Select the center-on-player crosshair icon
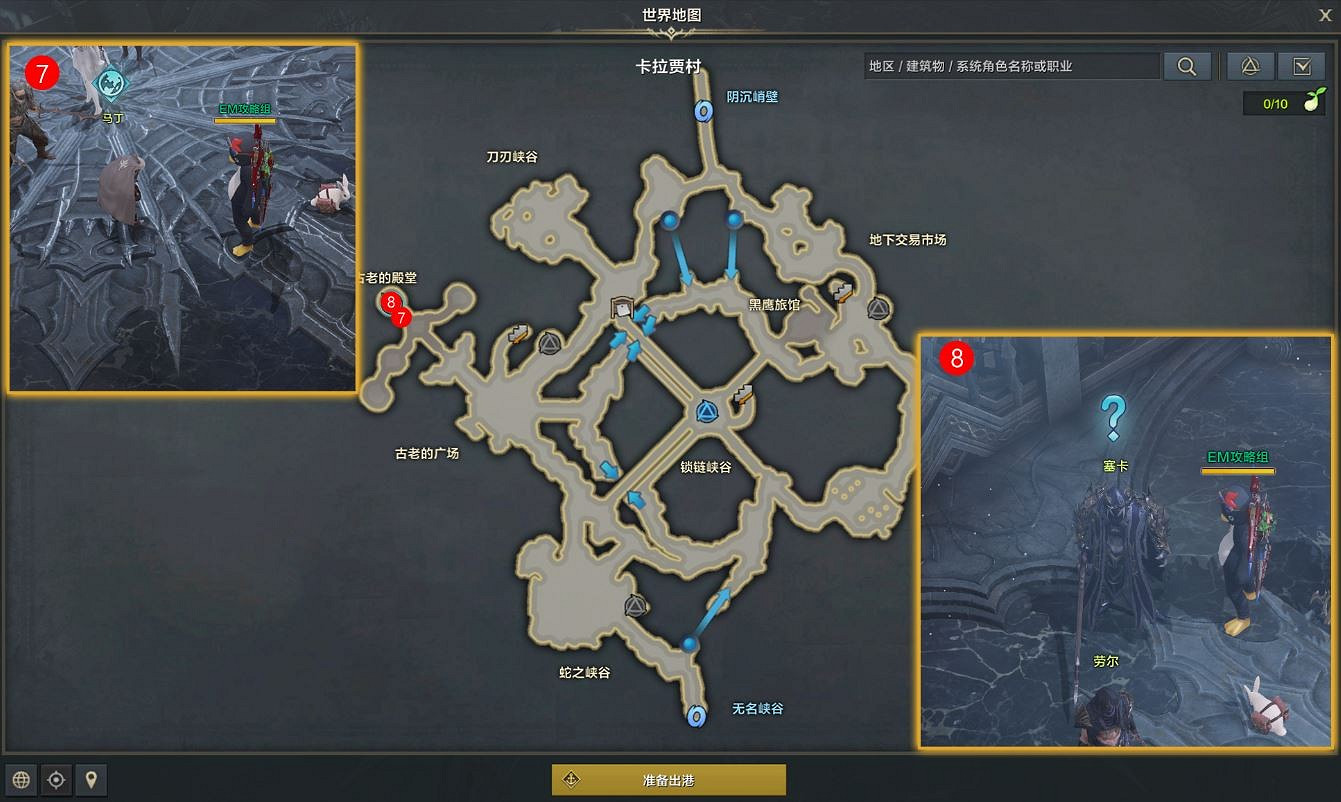Viewport: 1341px width, 802px height. point(56,780)
